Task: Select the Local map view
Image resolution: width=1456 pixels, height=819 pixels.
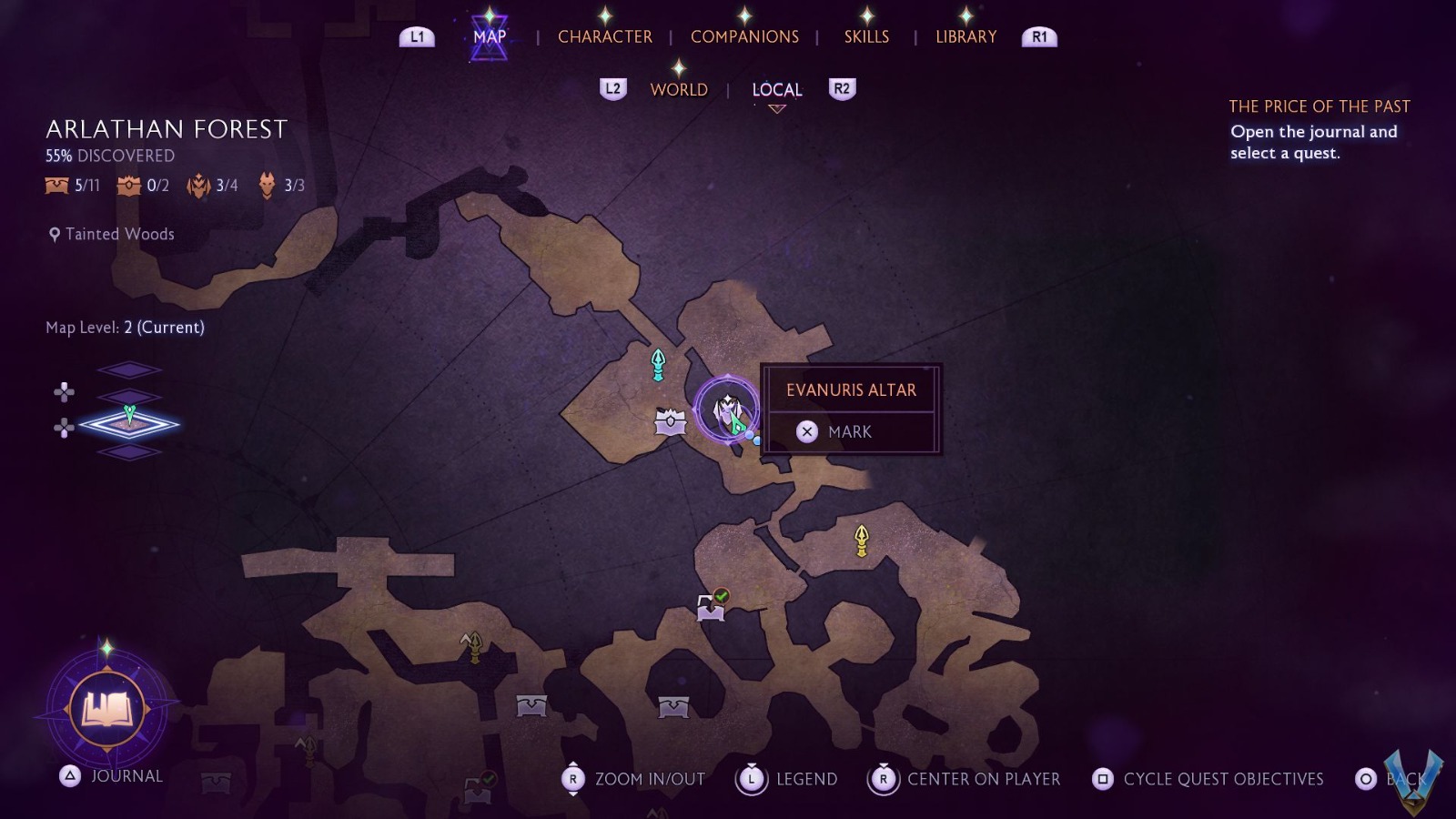Action: pyautogui.click(x=776, y=89)
